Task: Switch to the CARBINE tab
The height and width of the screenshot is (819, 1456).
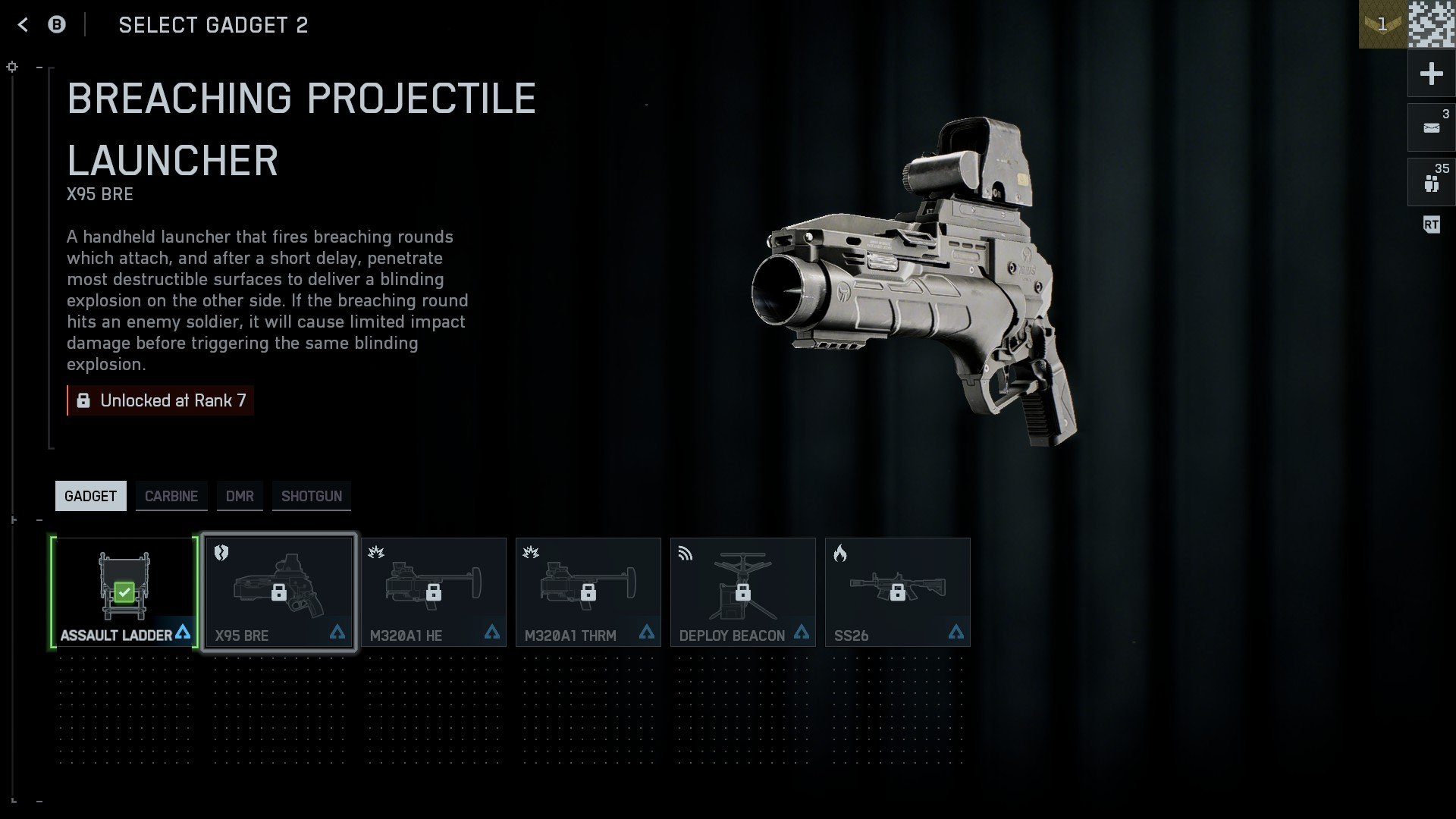Action: 171,496
